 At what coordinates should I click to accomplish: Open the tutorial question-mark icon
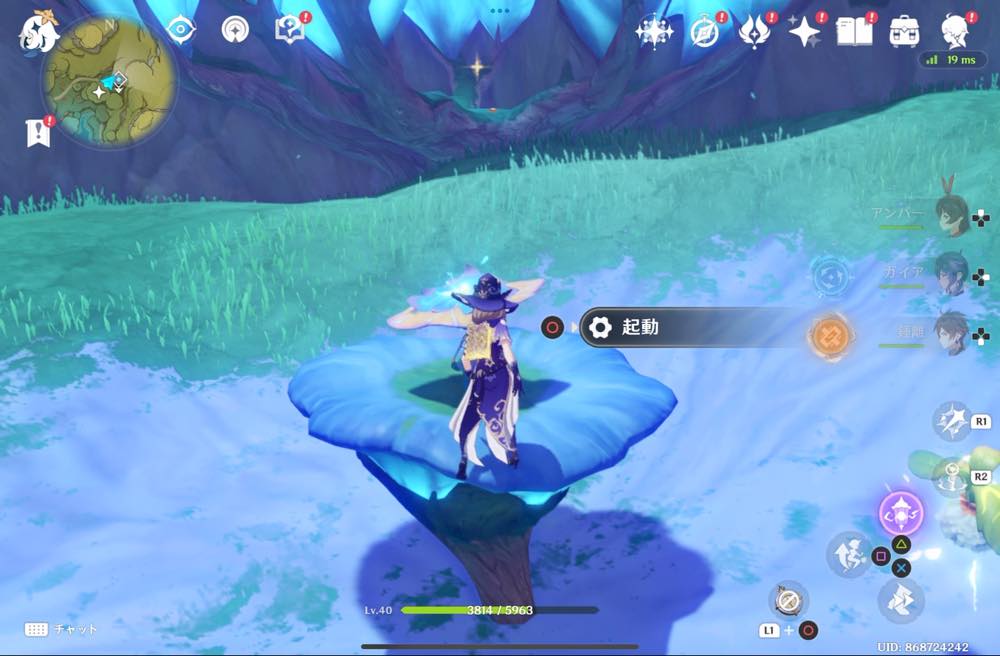point(288,30)
